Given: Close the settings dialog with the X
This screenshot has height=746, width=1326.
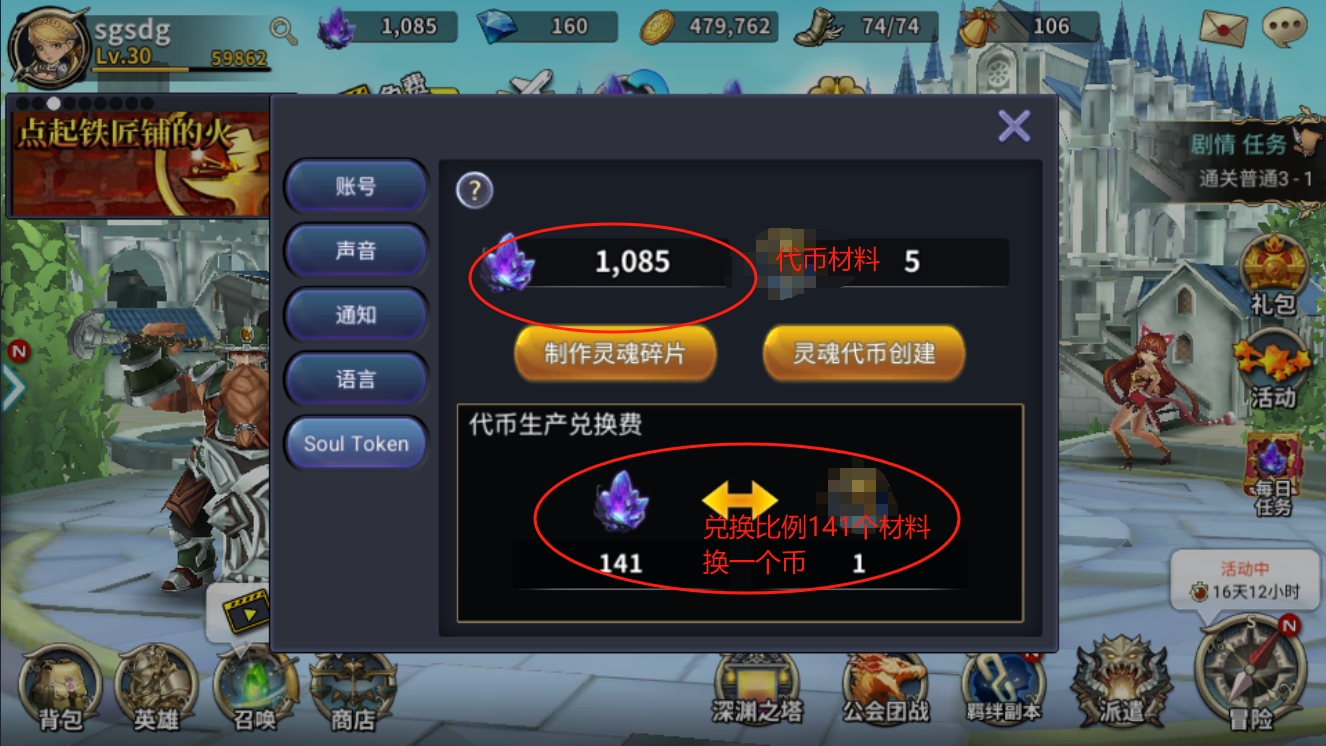Looking at the screenshot, I should [x=1014, y=127].
